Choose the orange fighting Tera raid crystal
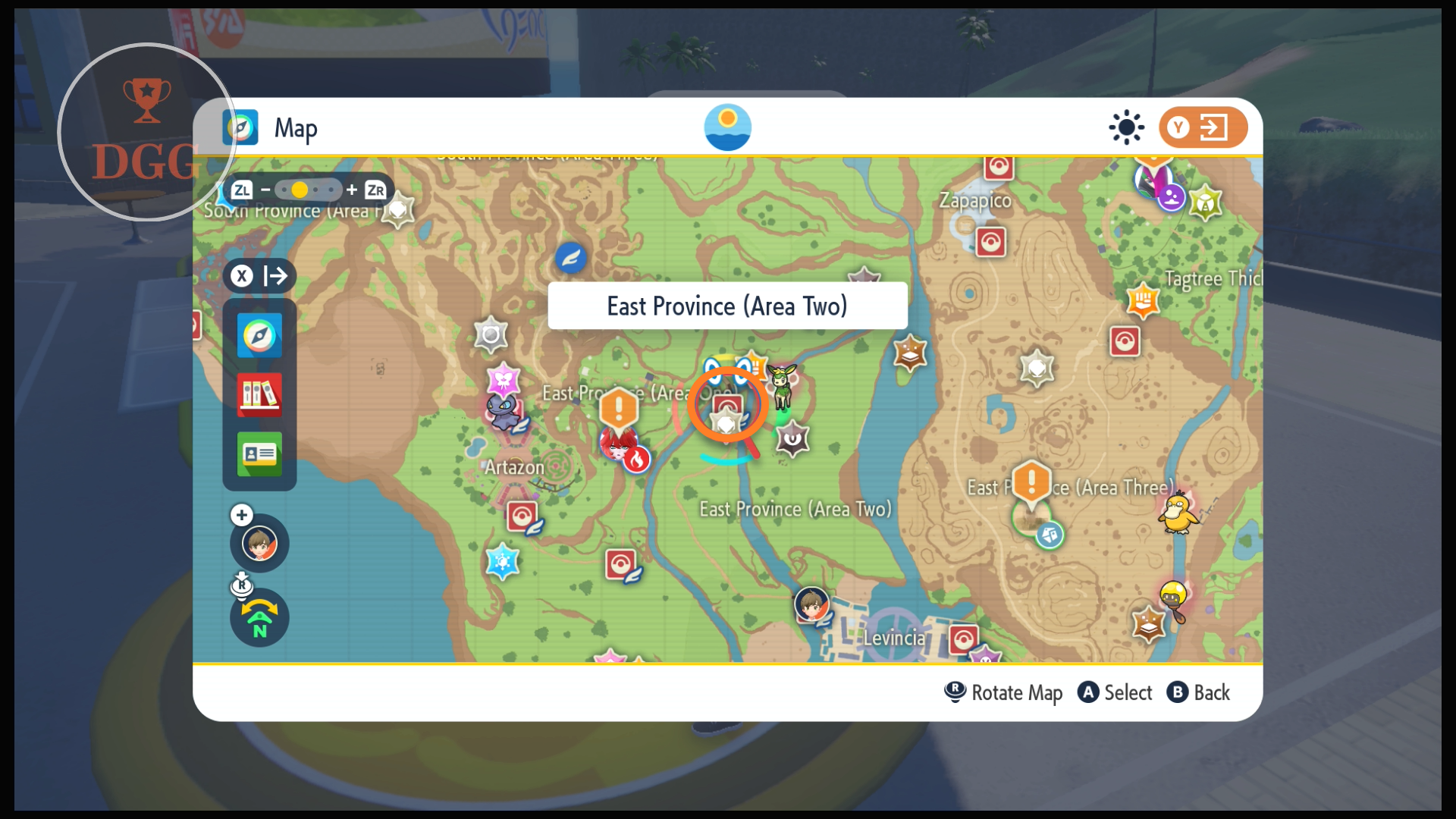1456x819 pixels. tap(1143, 300)
